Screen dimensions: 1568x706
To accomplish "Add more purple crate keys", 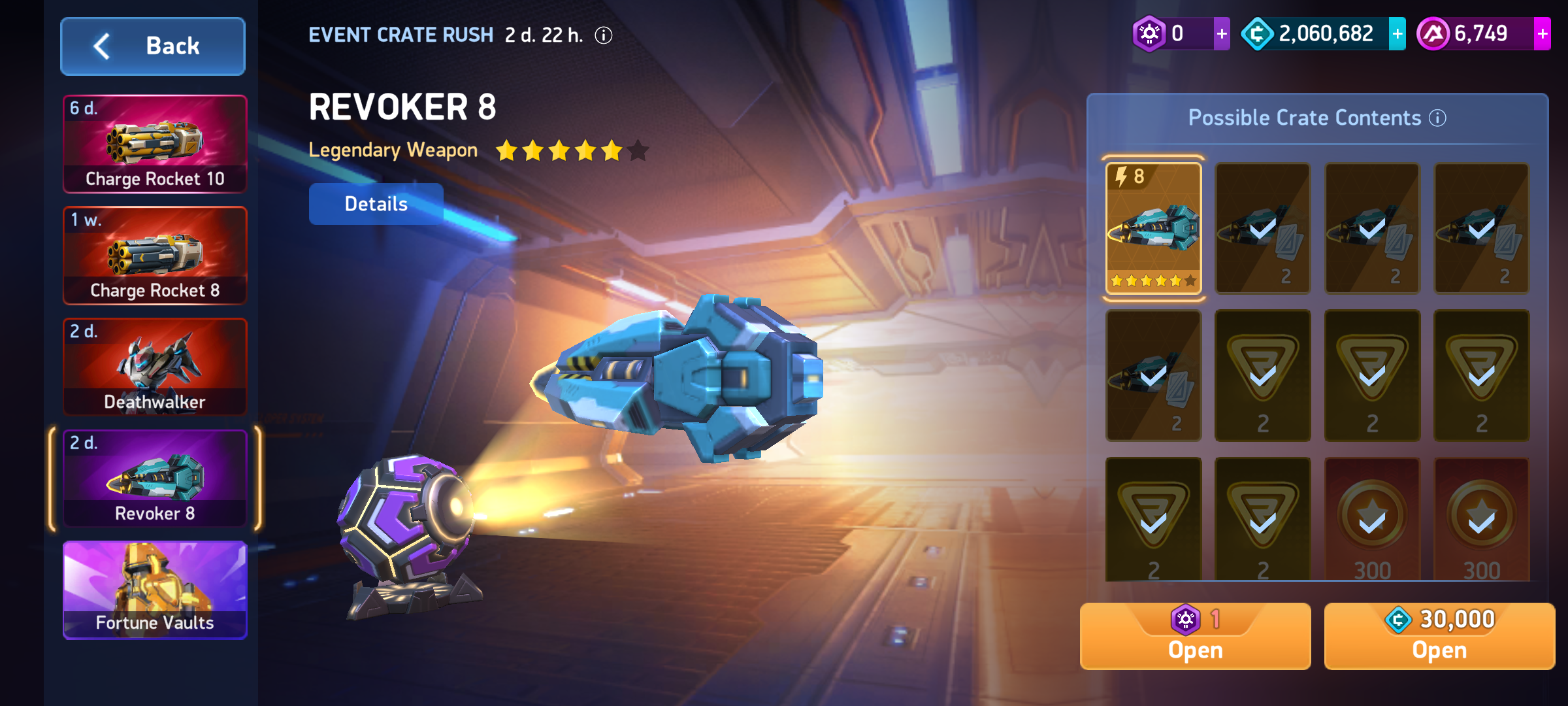I will pos(1222,34).
